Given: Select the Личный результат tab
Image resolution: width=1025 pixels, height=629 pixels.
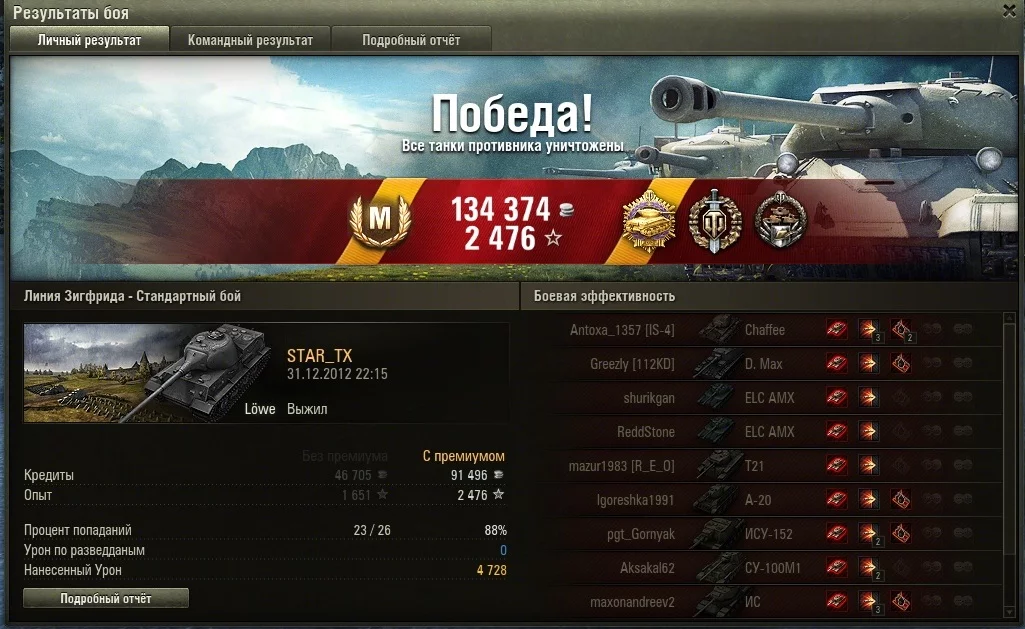Looking at the screenshot, I should 89,40.
